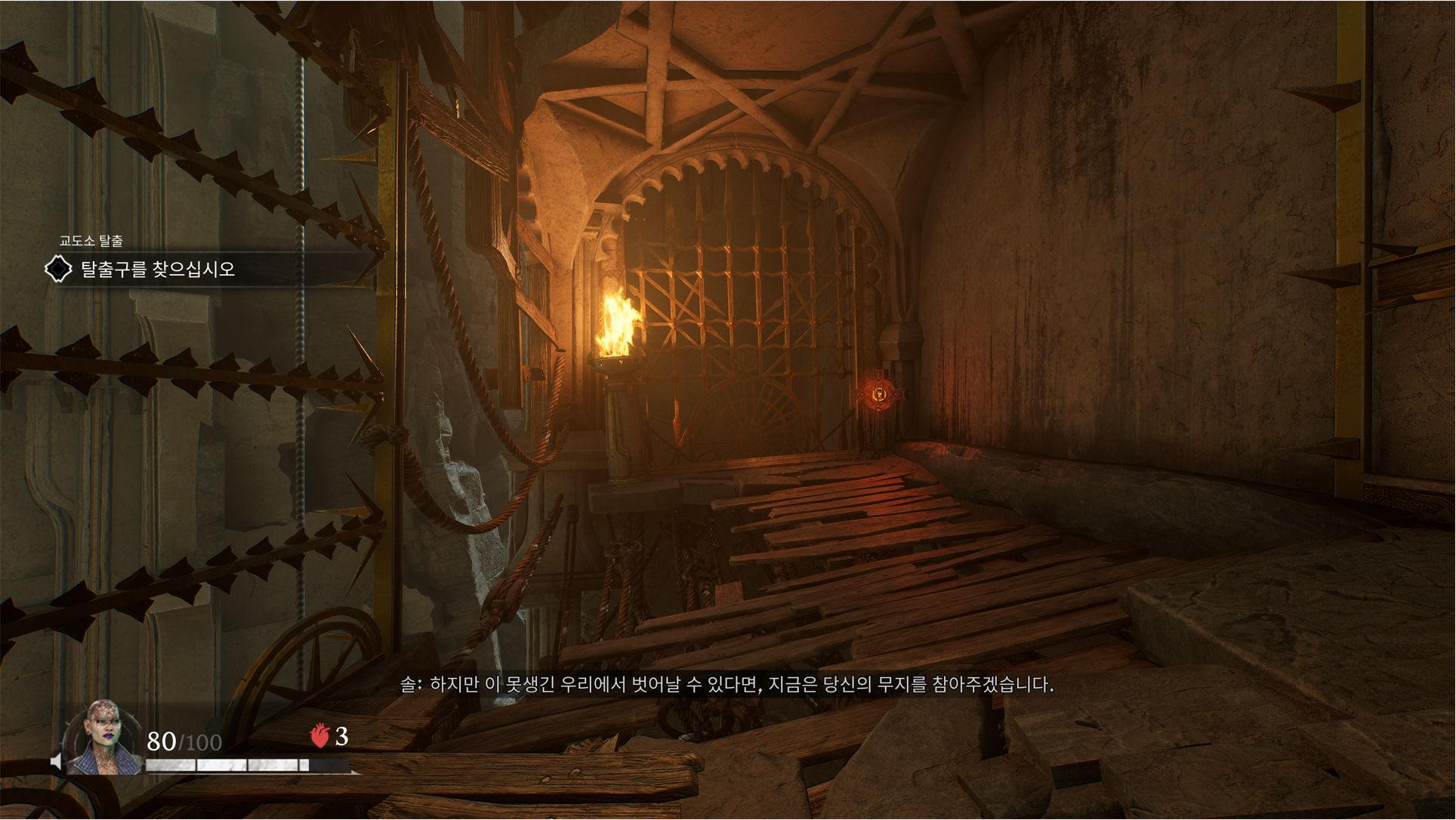Select the objective tracker reading 탈출구를 찾으십시오
1456x820 pixels.
click(158, 270)
